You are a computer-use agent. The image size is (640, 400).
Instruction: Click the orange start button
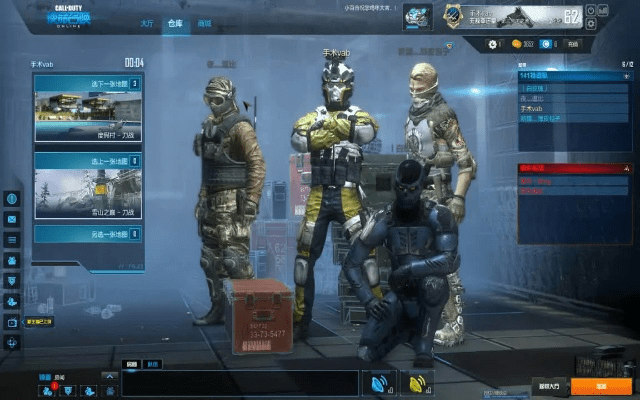tap(601, 386)
